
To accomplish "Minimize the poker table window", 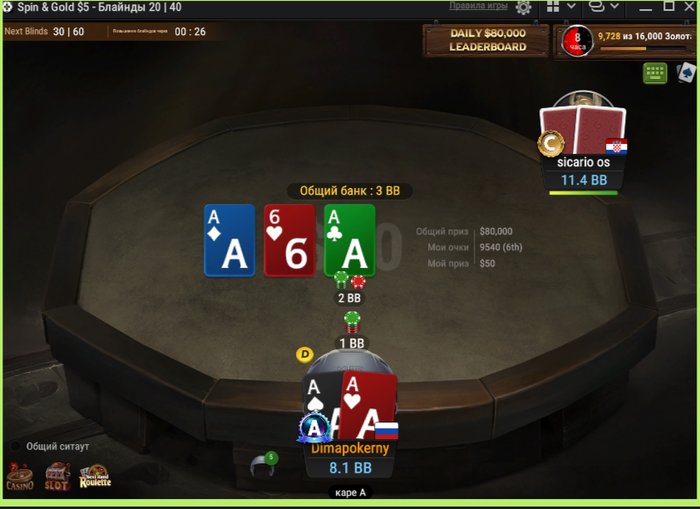I will tap(643, 7).
